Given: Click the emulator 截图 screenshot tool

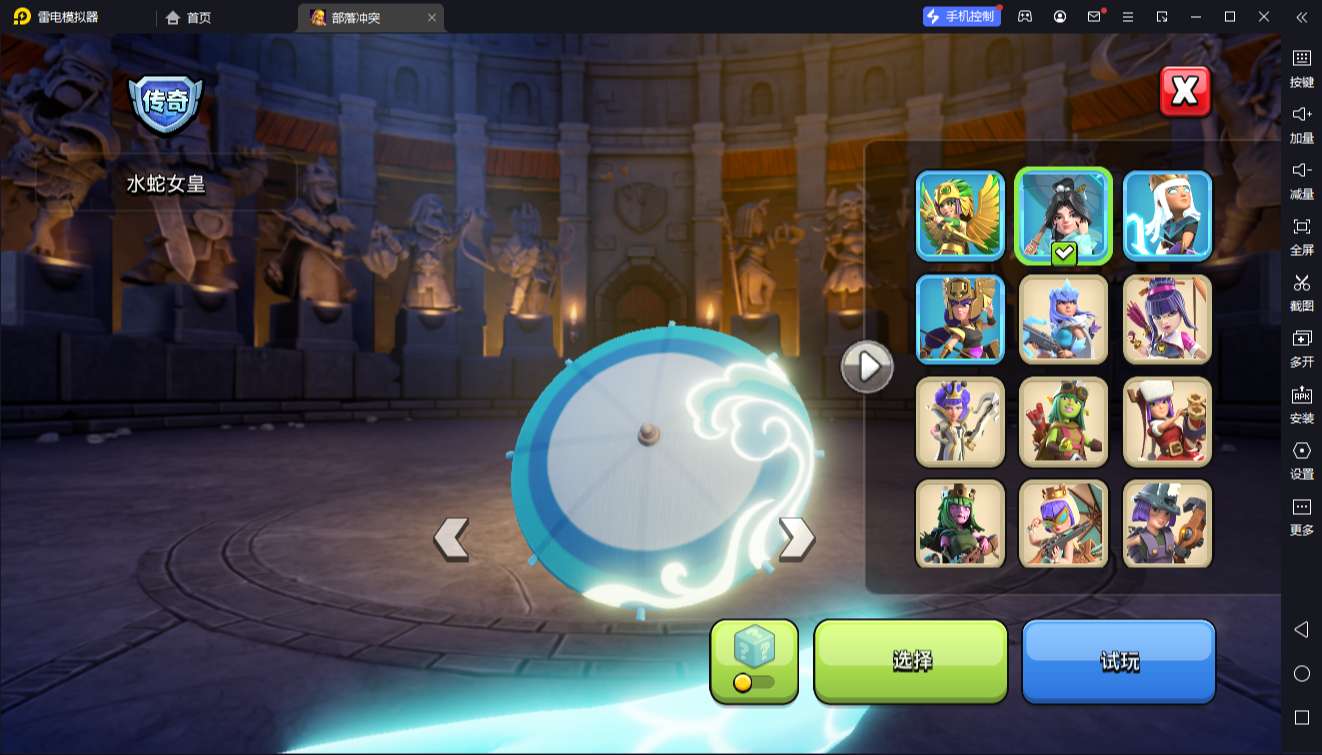Looking at the screenshot, I should pos(1301,291).
